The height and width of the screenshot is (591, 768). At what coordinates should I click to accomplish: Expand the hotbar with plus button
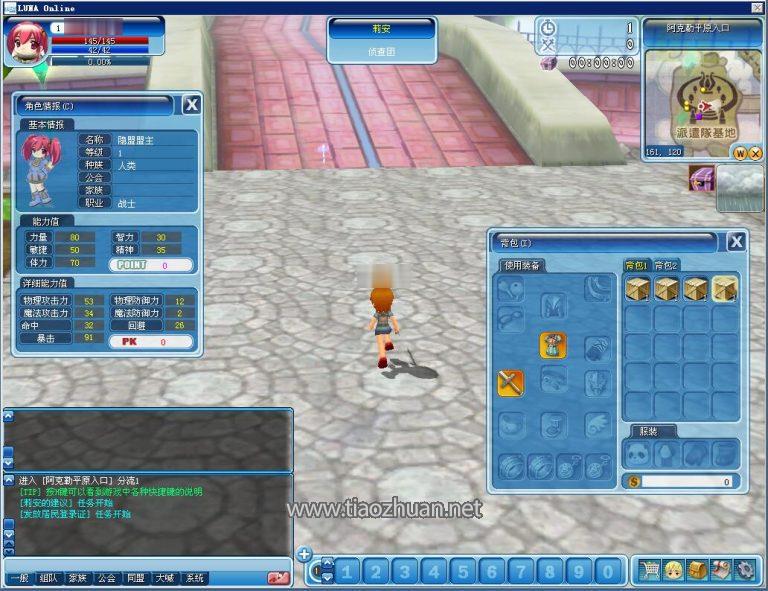(305, 556)
